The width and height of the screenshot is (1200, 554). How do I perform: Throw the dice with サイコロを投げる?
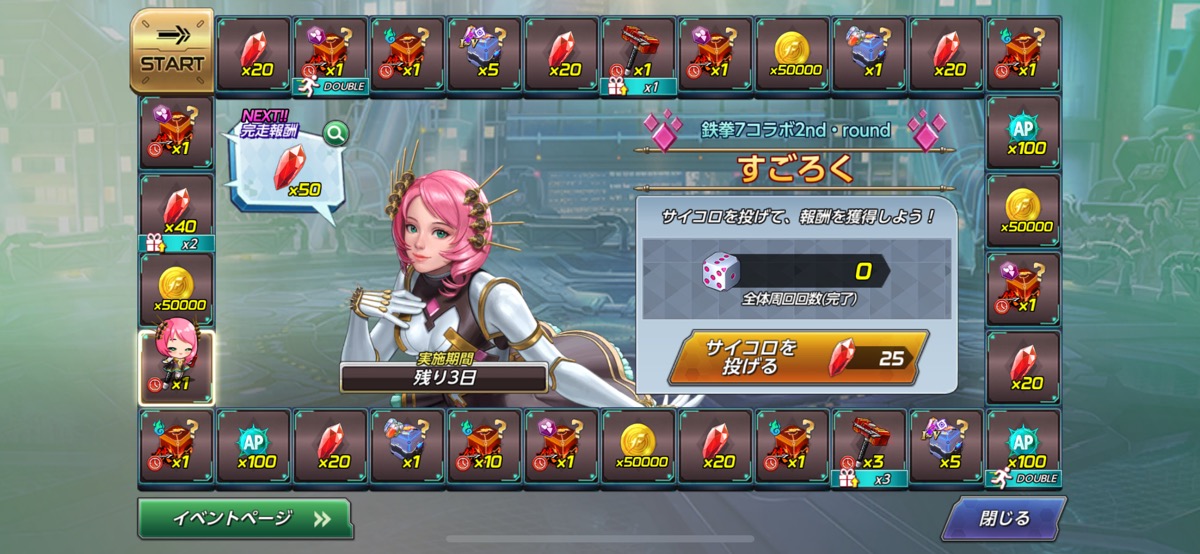[x=797, y=357]
